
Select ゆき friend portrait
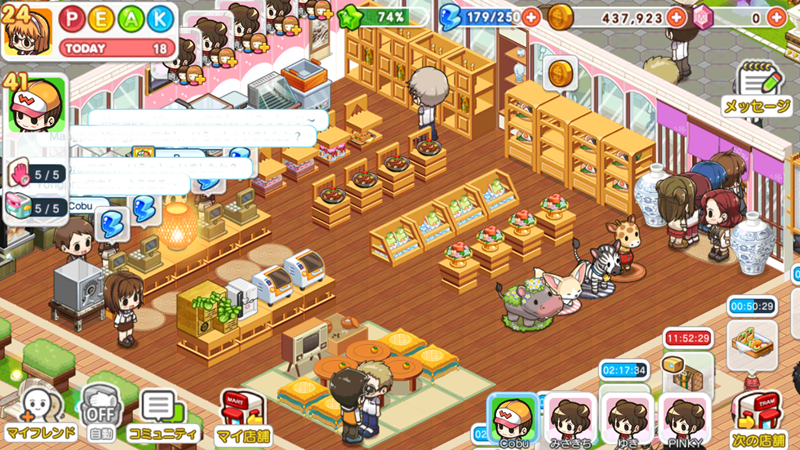[628, 418]
